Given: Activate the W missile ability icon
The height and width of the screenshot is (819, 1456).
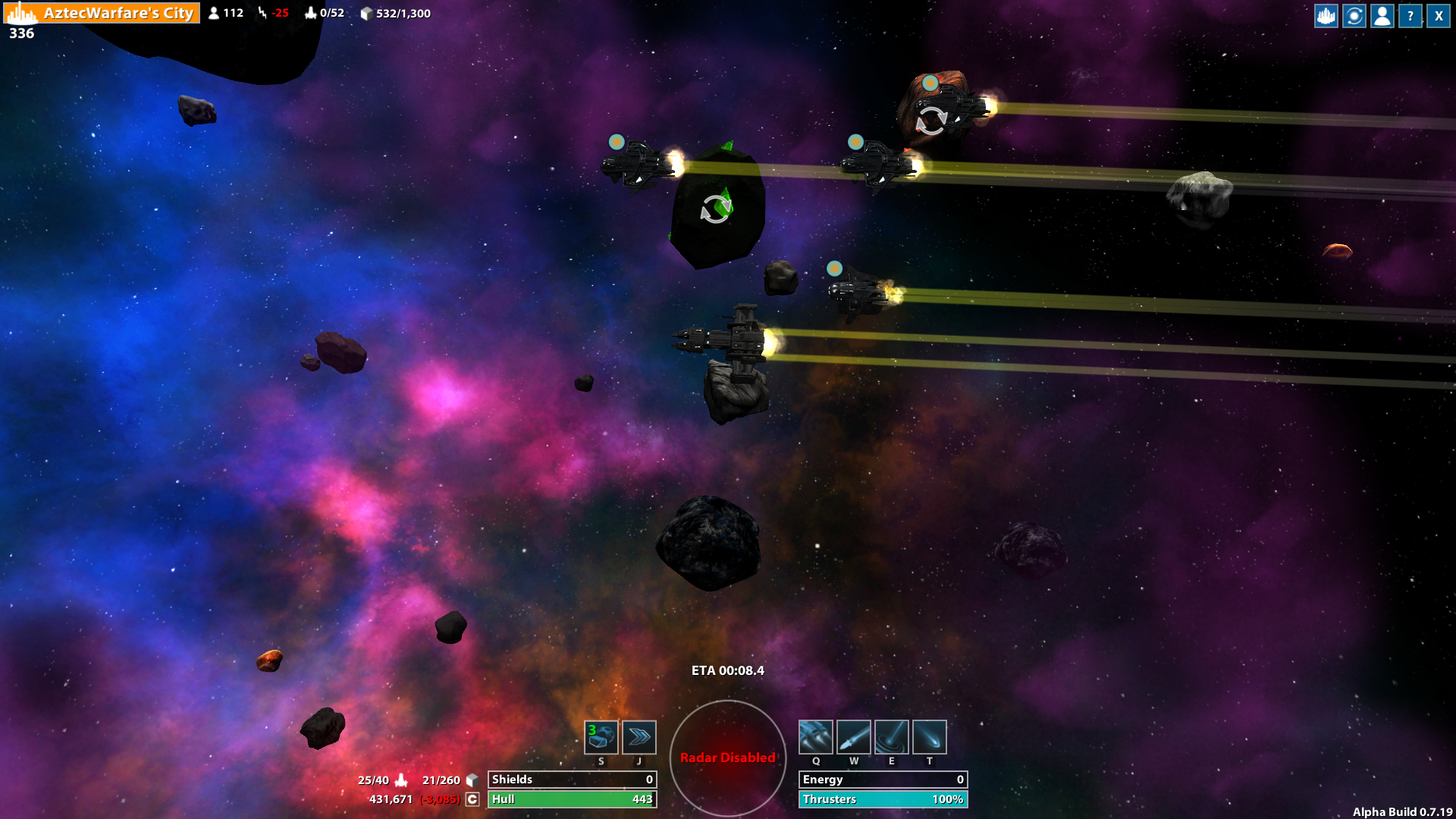Looking at the screenshot, I should (854, 736).
